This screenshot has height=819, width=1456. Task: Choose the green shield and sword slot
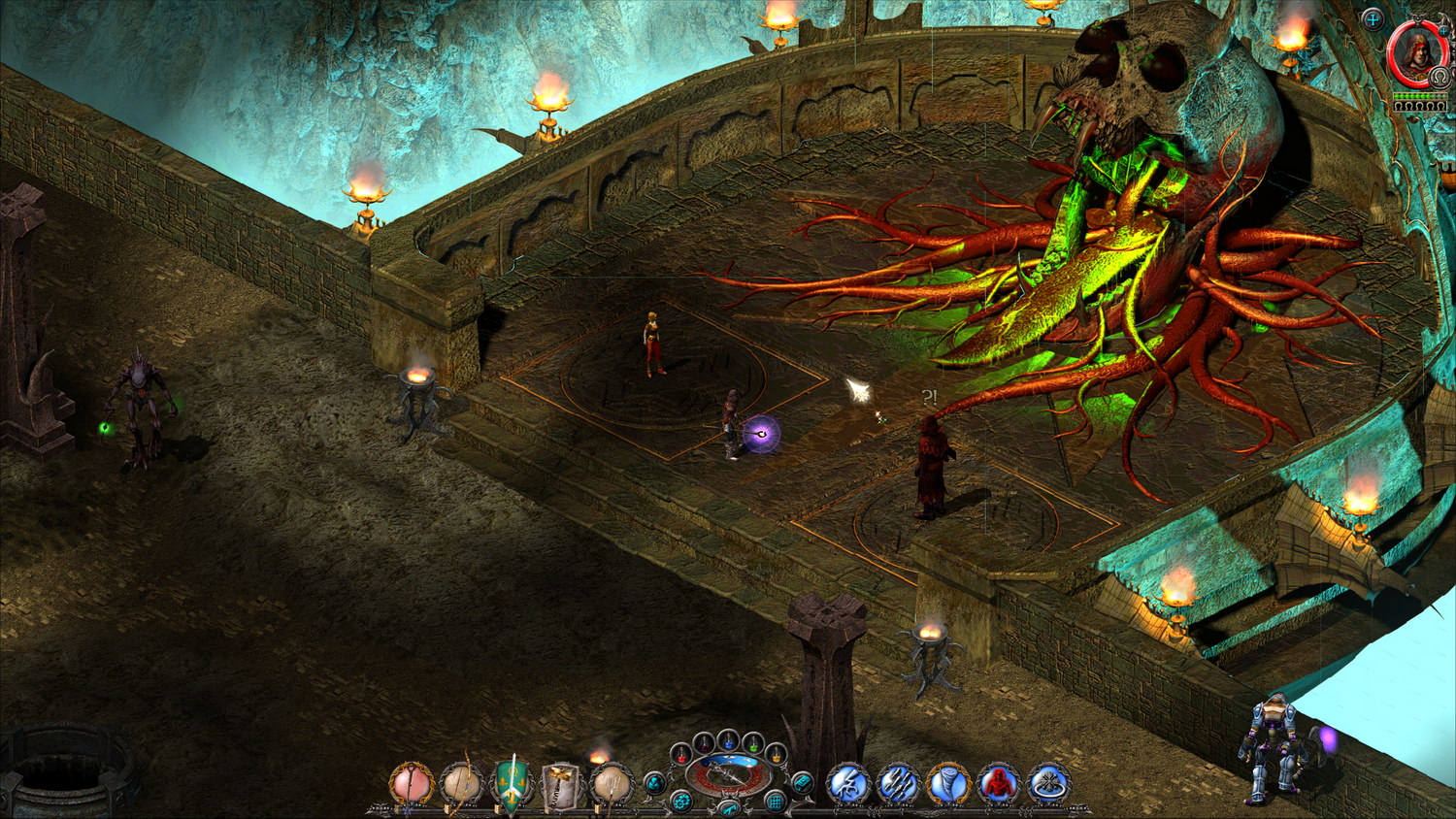[x=512, y=785]
